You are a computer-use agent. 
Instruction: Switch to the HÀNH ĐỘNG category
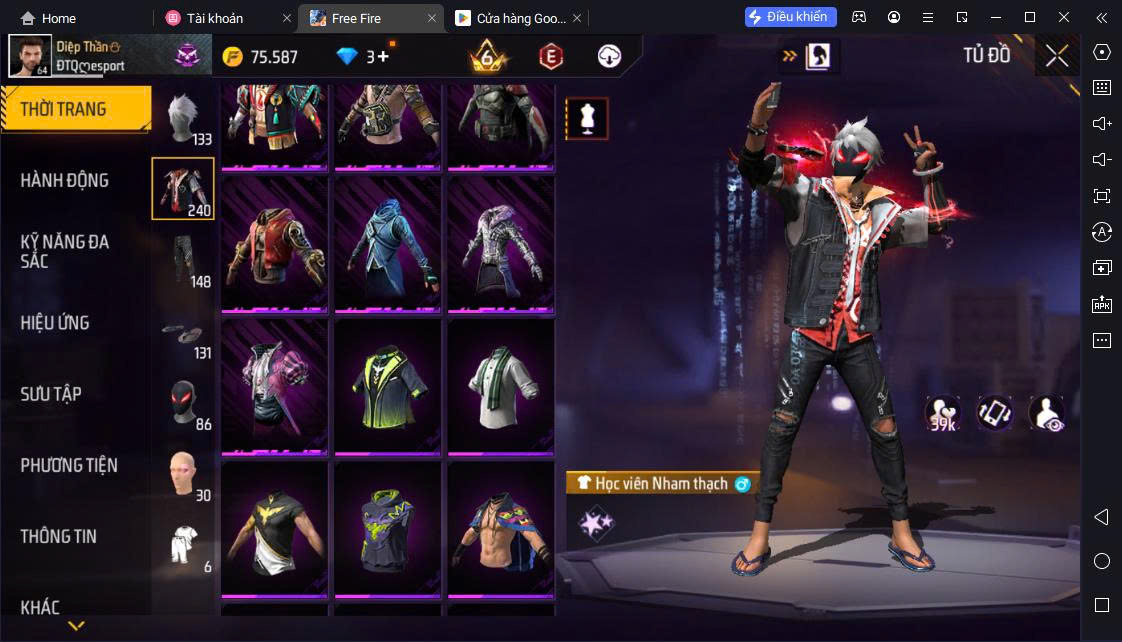click(65, 180)
